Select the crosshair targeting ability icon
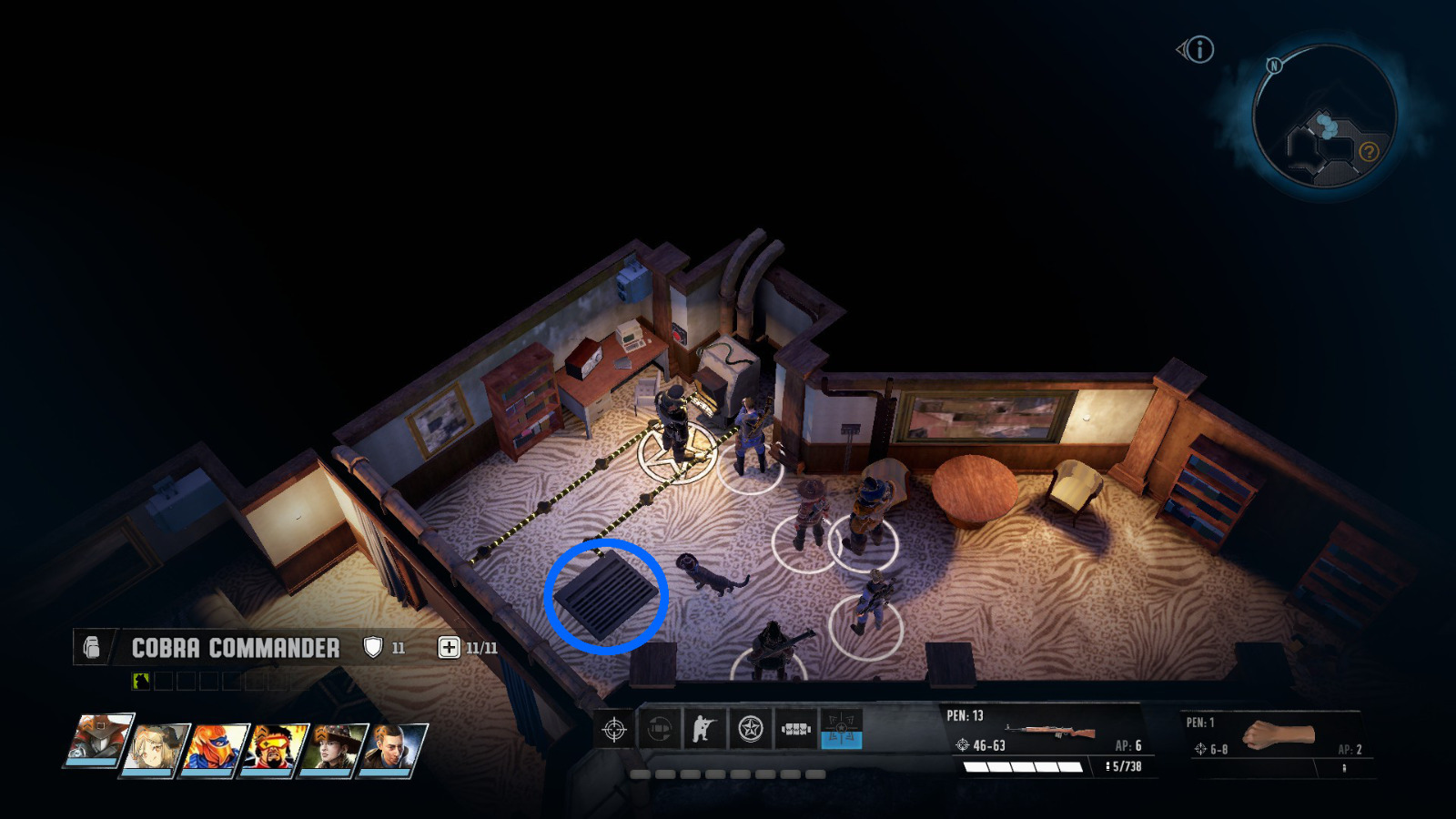Viewport: 1456px width, 819px height. pos(614,730)
